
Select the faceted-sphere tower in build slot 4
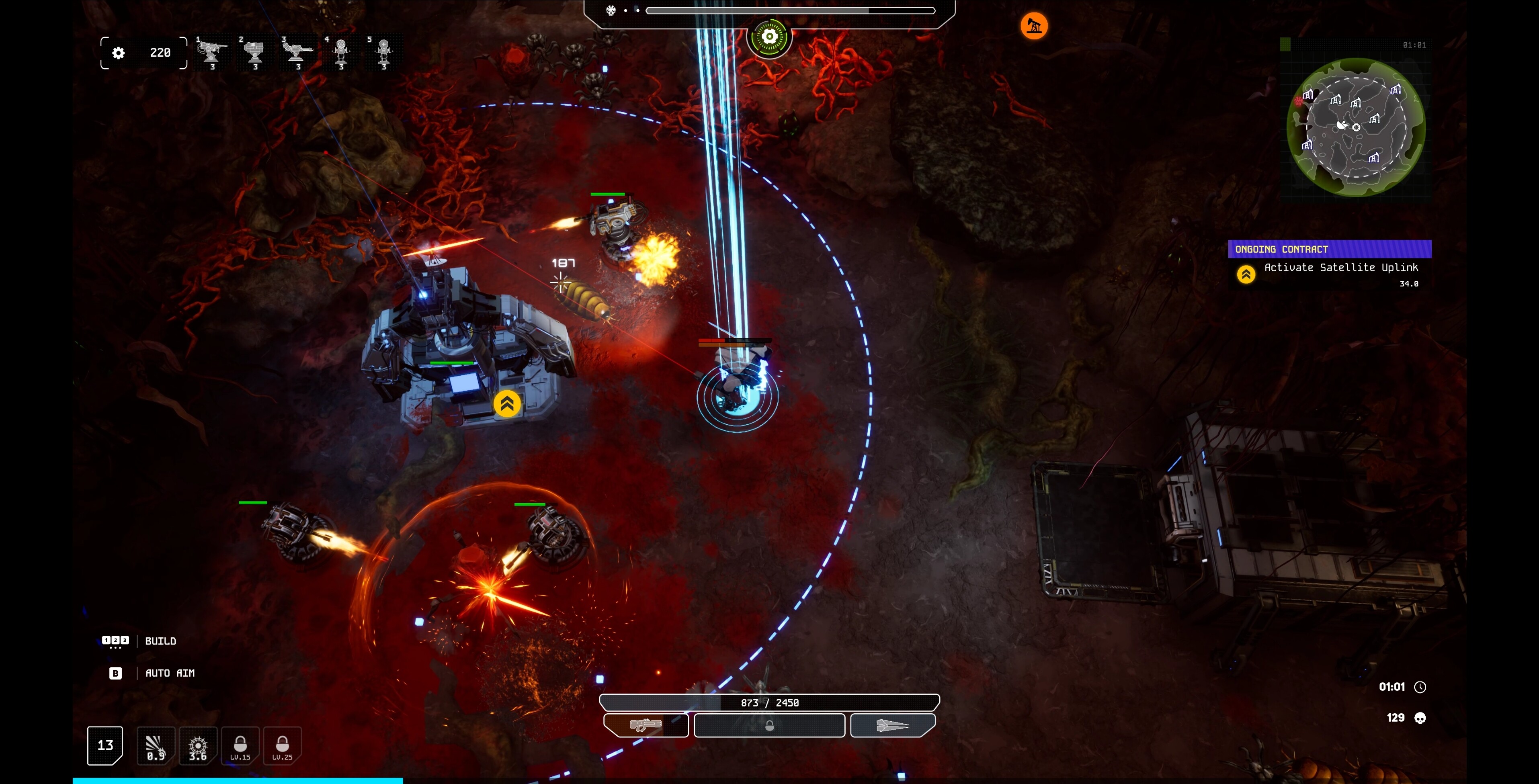(341, 52)
